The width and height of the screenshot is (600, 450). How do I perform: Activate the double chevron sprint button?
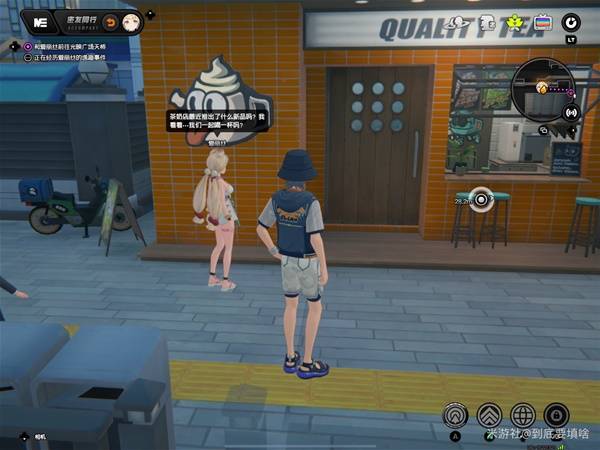[x=489, y=414]
